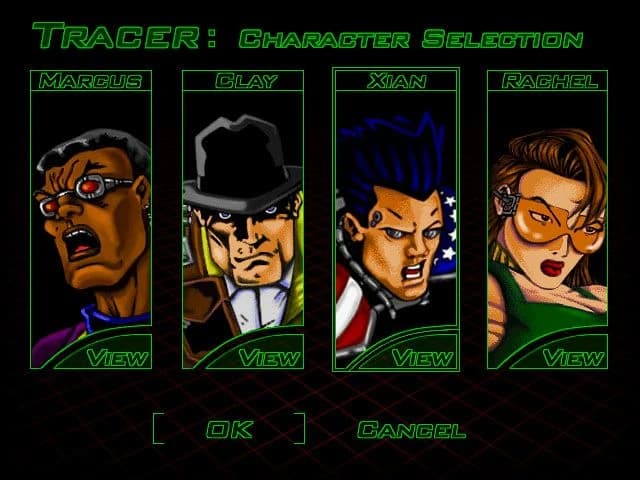Cancel the character selection
The image size is (640, 480).
pyautogui.click(x=411, y=430)
